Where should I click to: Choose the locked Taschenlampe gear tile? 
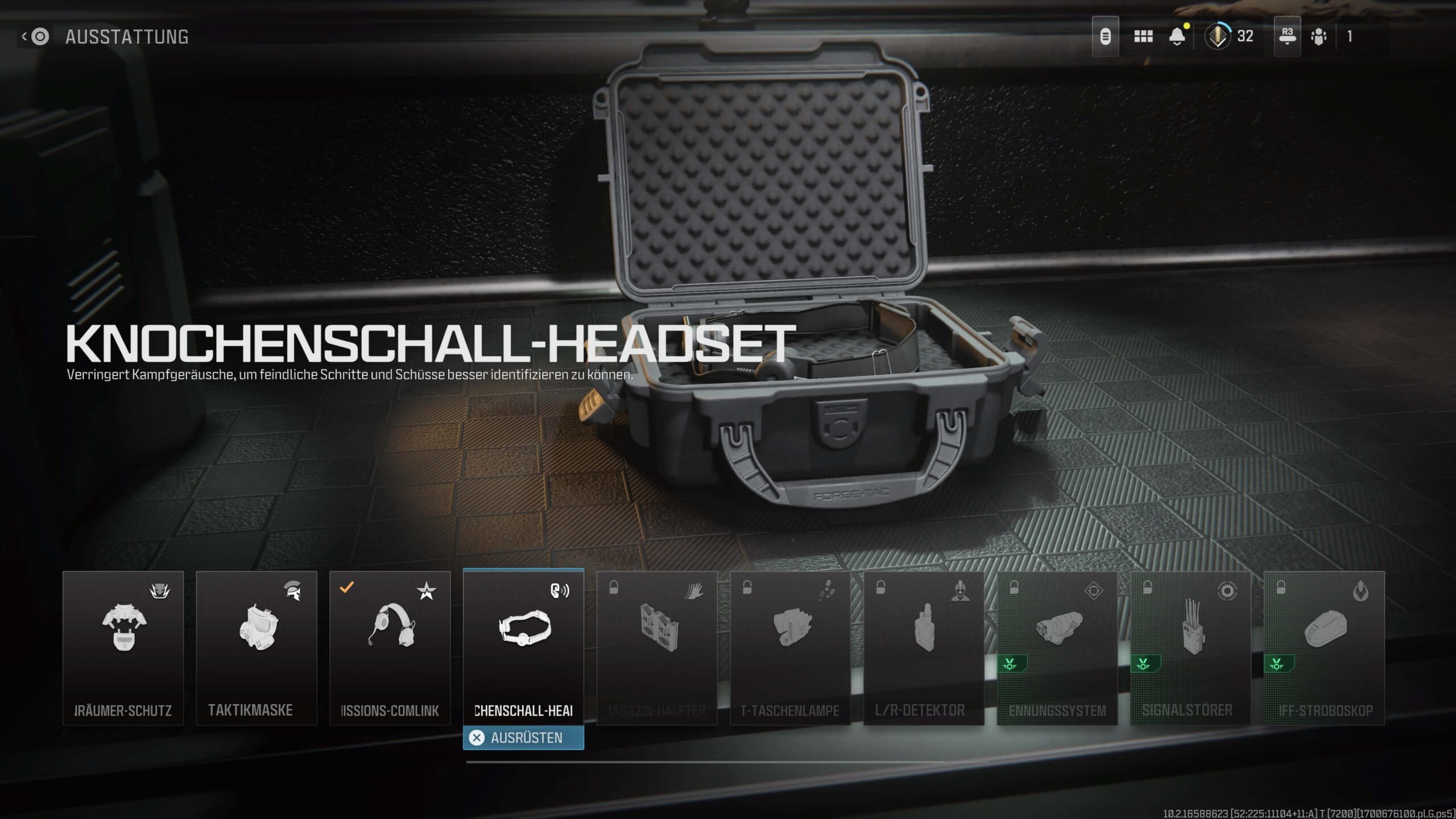coord(790,647)
